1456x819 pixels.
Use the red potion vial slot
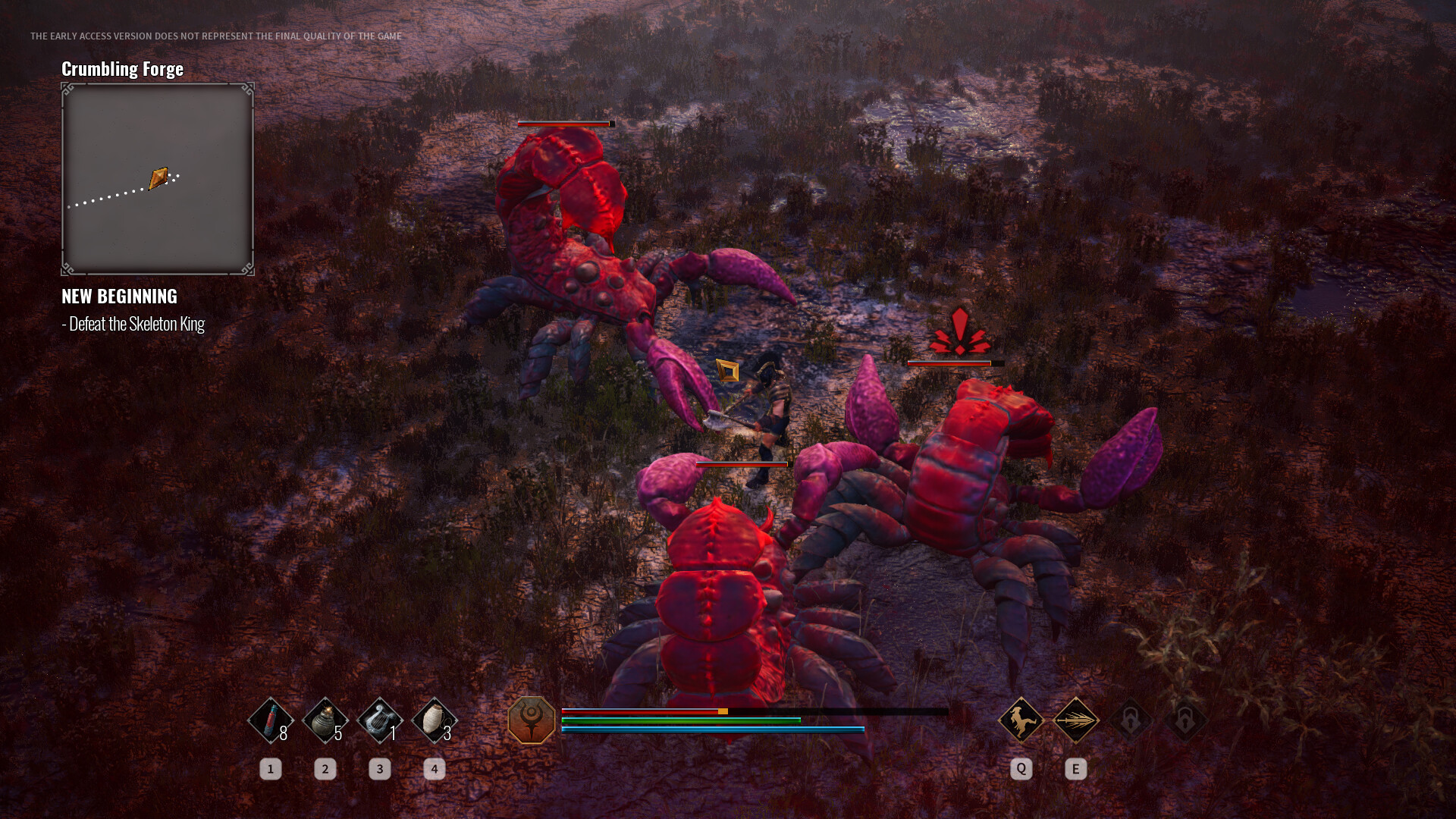click(x=270, y=720)
